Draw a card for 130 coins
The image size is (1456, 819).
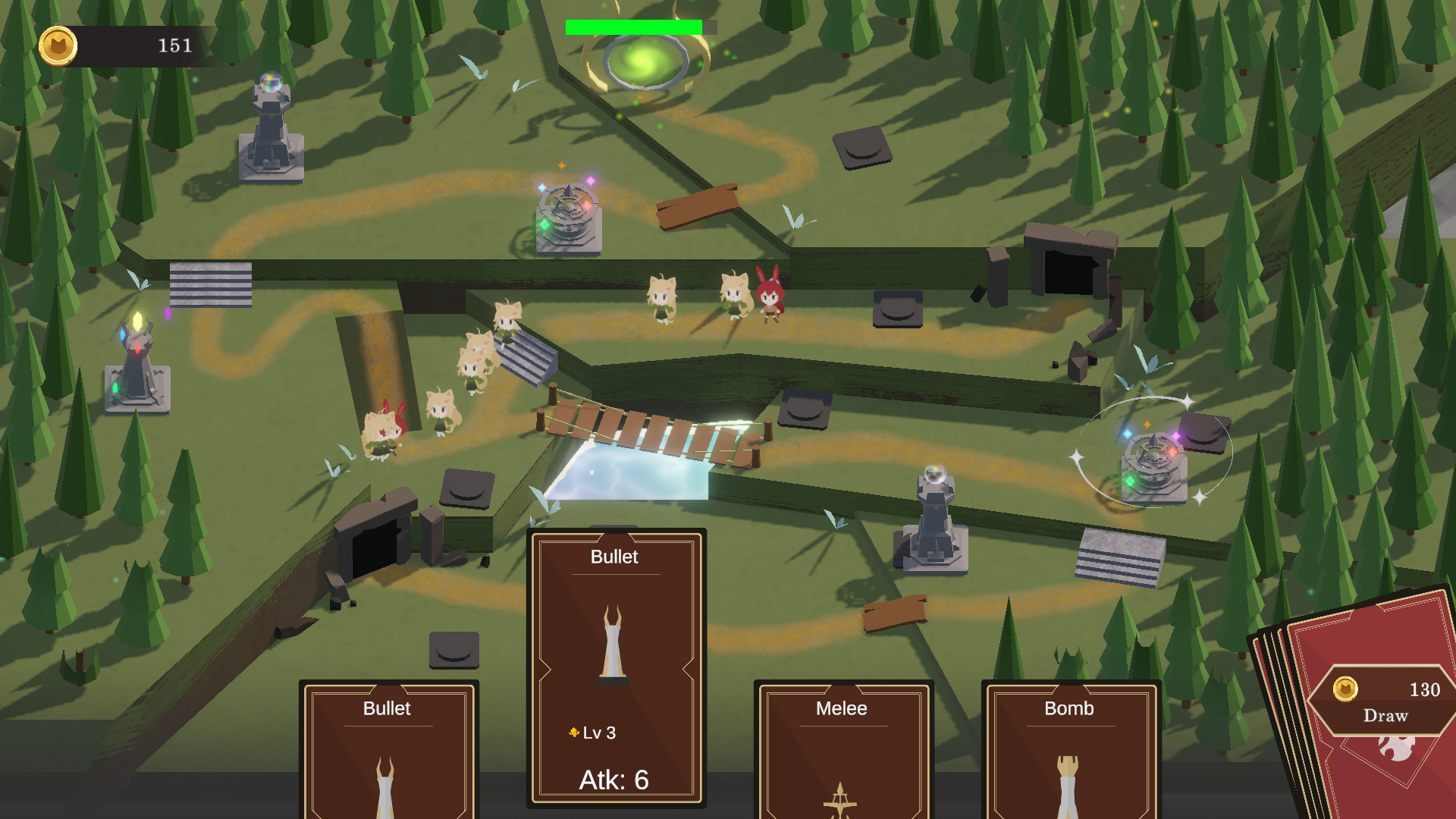(1385, 701)
